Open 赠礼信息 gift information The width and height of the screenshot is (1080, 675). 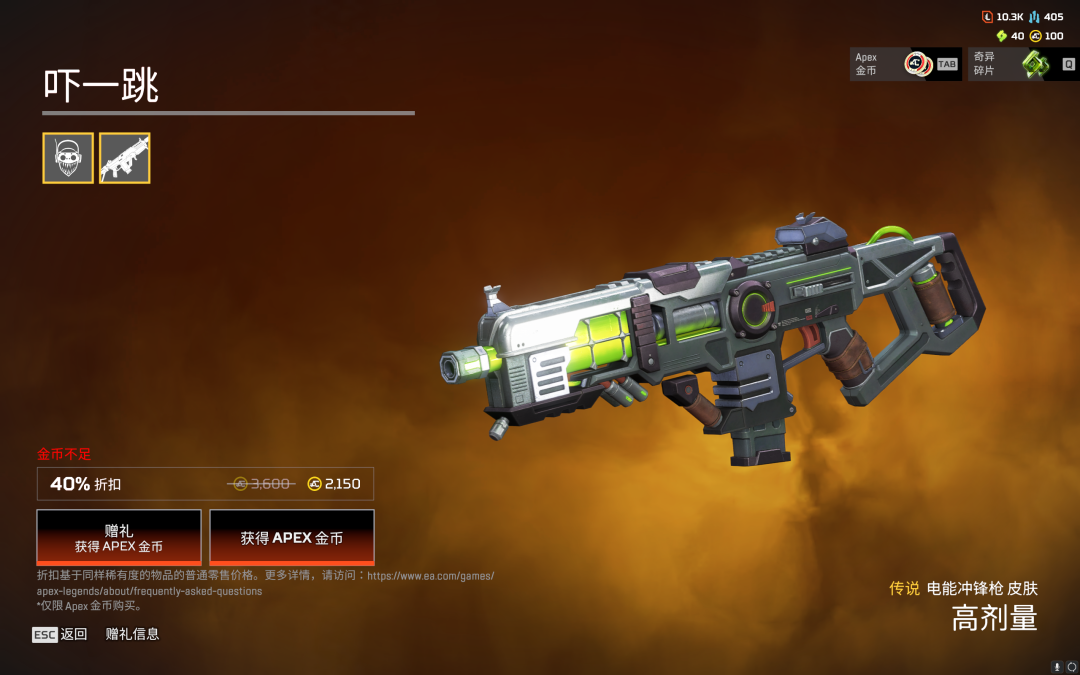coord(132,634)
